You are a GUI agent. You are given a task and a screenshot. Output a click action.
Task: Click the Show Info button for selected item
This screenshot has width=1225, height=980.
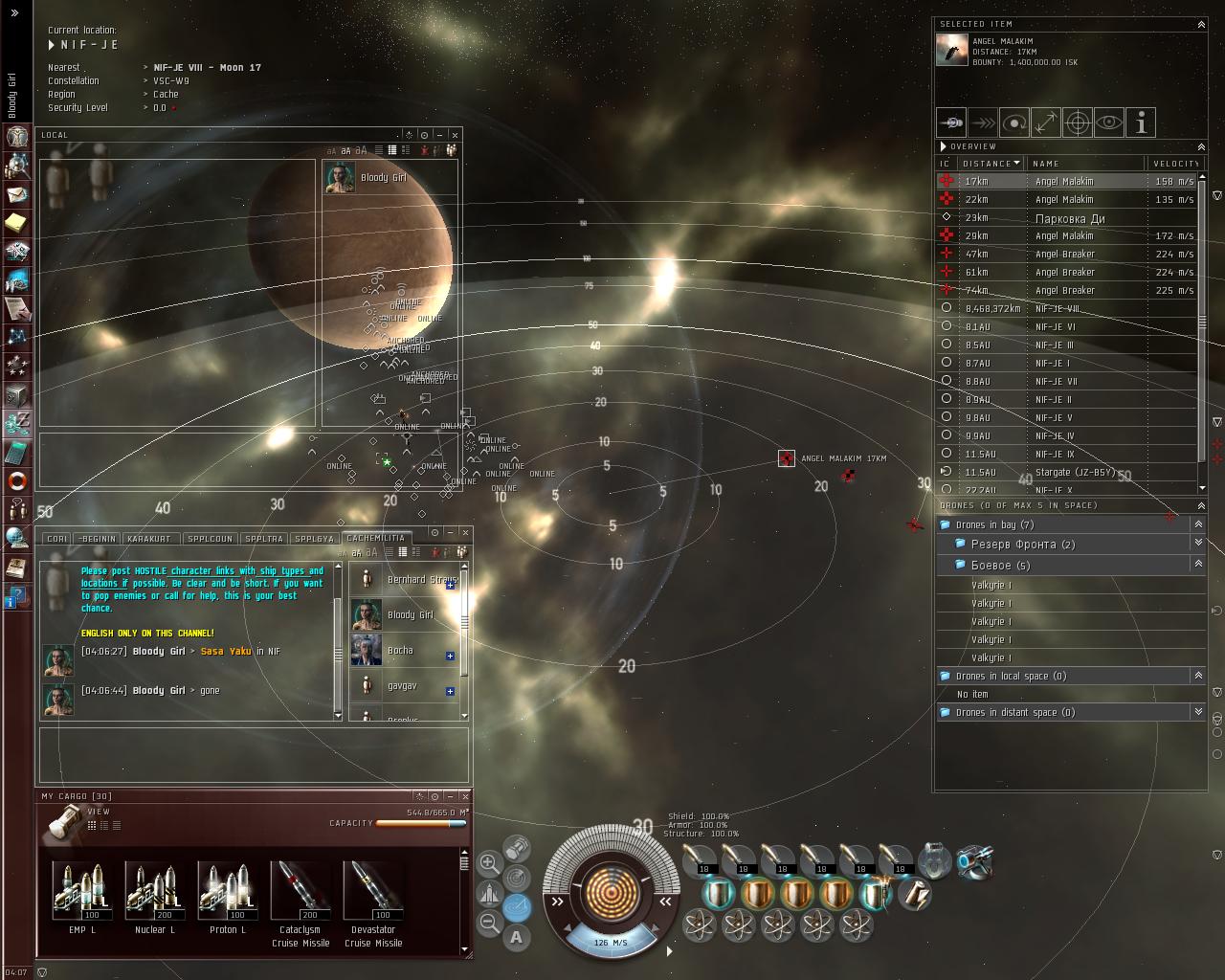coord(1141,122)
